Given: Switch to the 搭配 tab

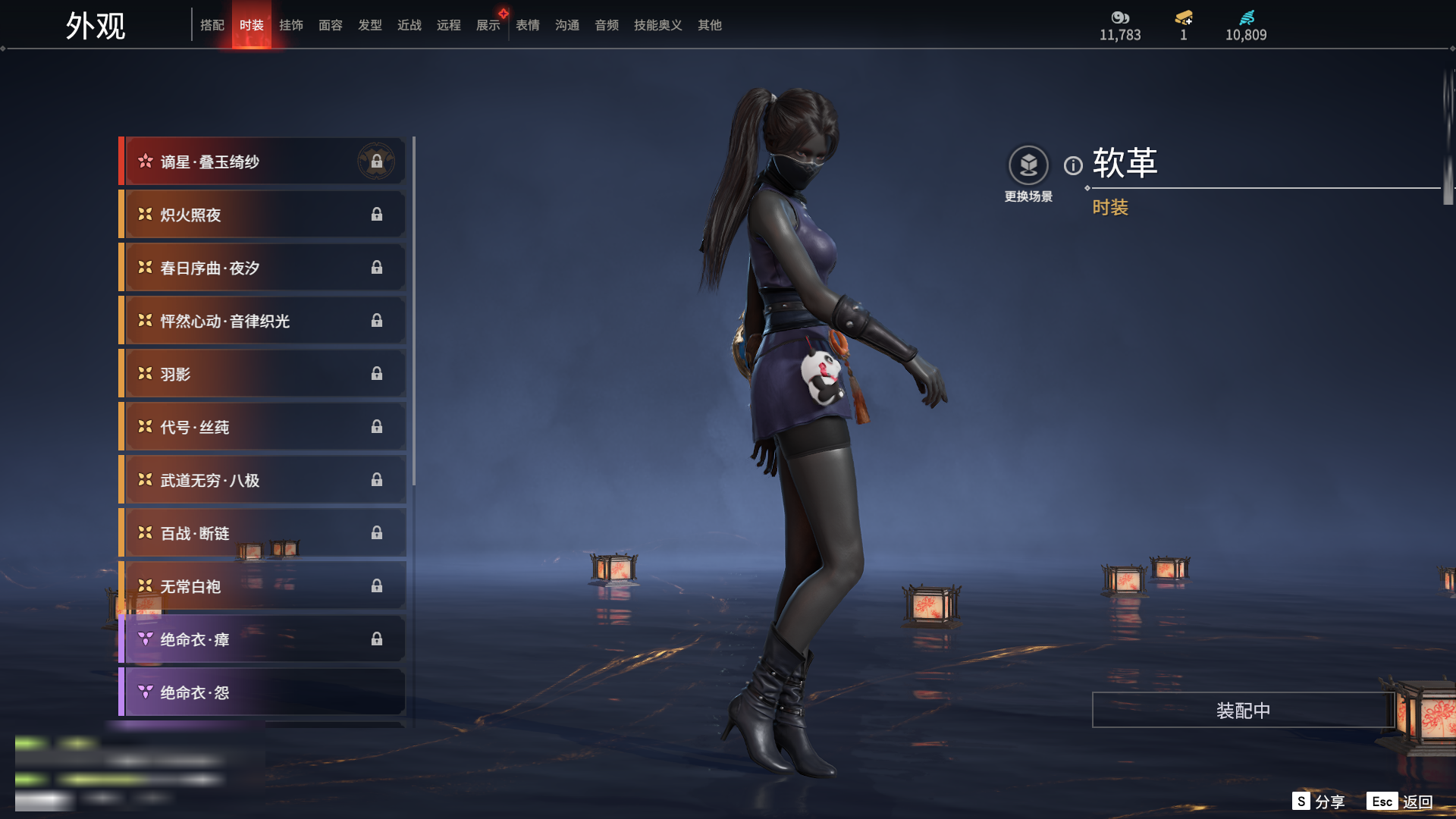Looking at the screenshot, I should point(212,25).
